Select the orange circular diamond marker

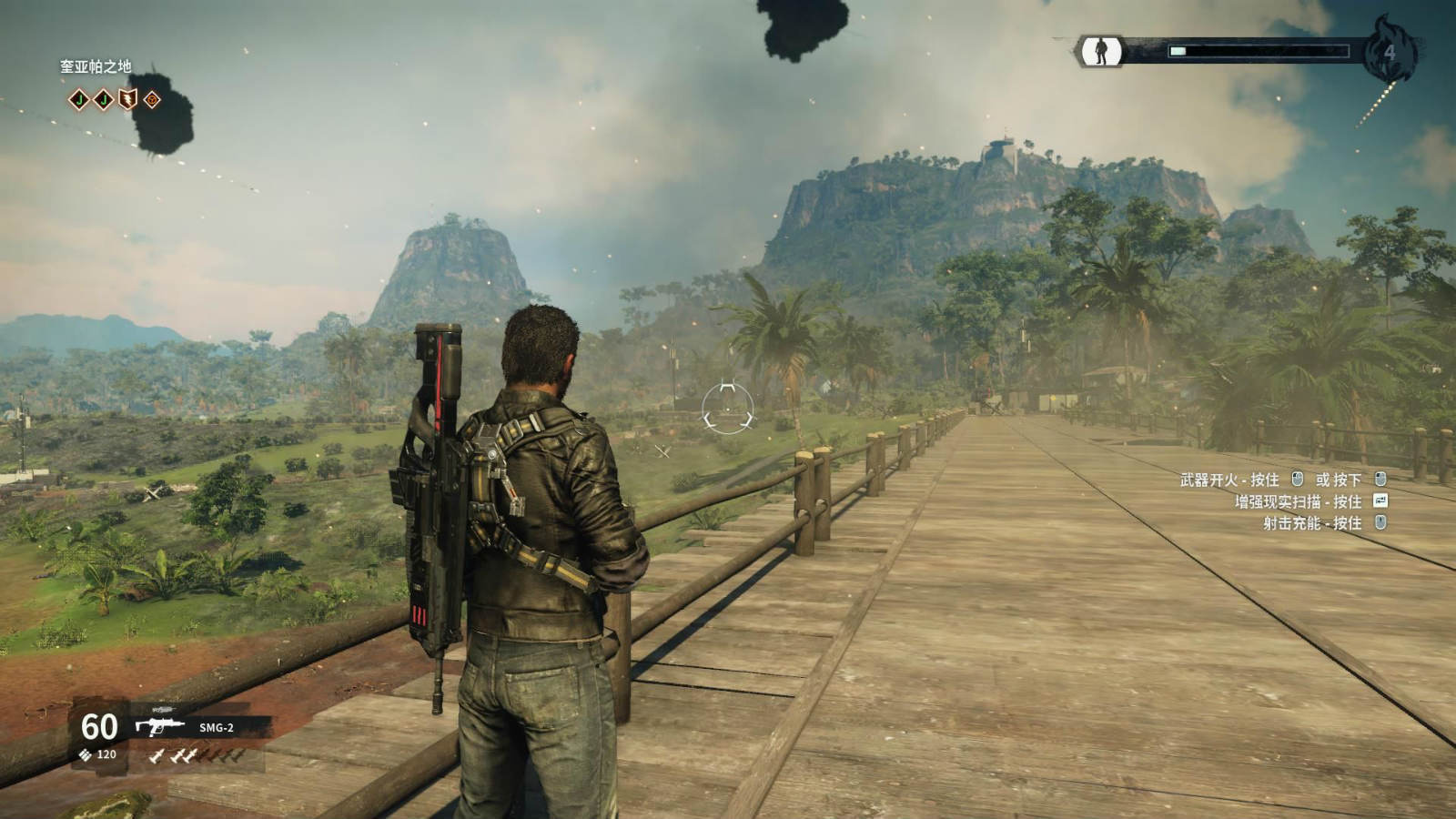click(152, 99)
